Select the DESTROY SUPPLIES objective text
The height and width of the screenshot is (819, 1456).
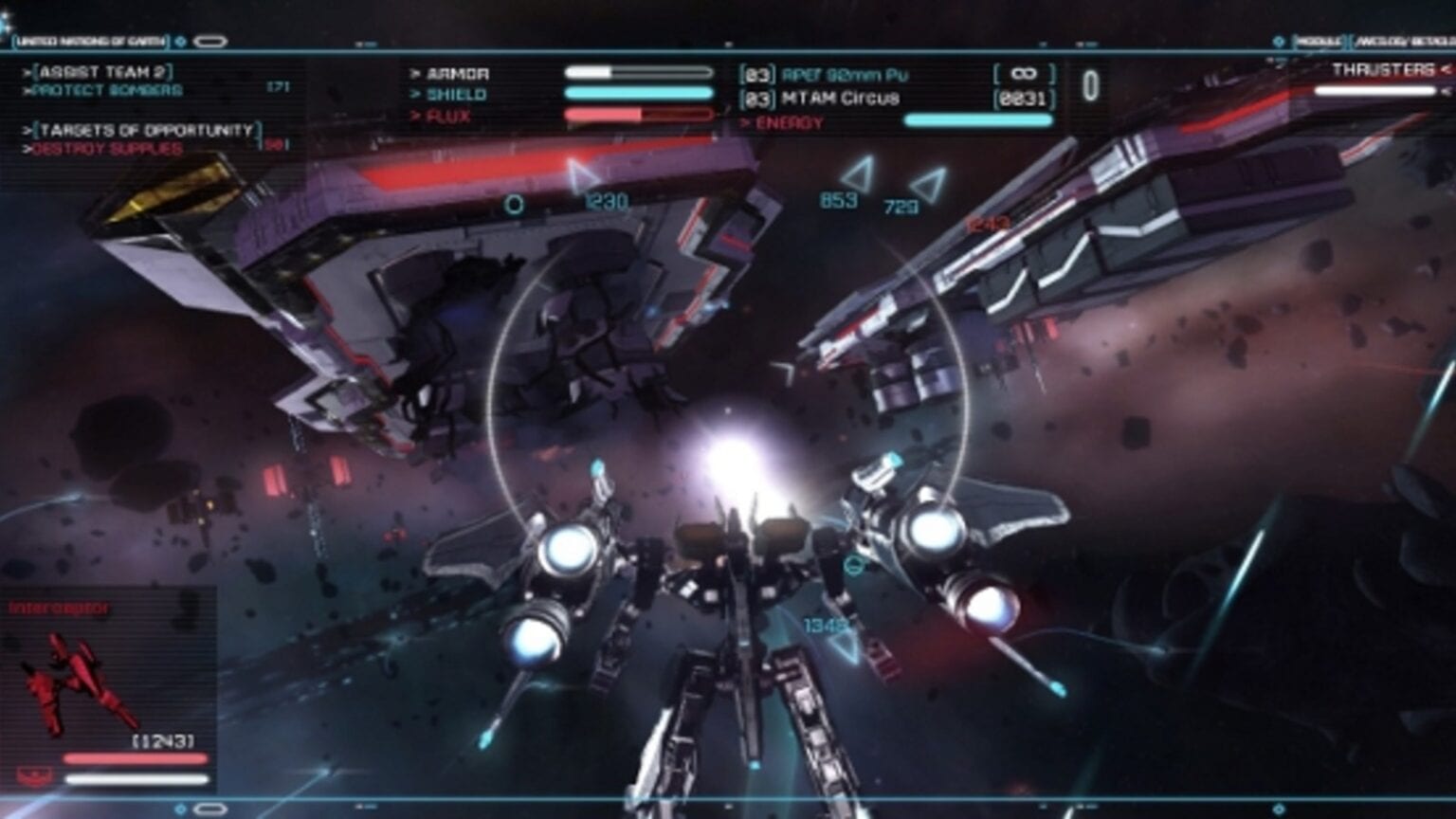[x=105, y=148]
